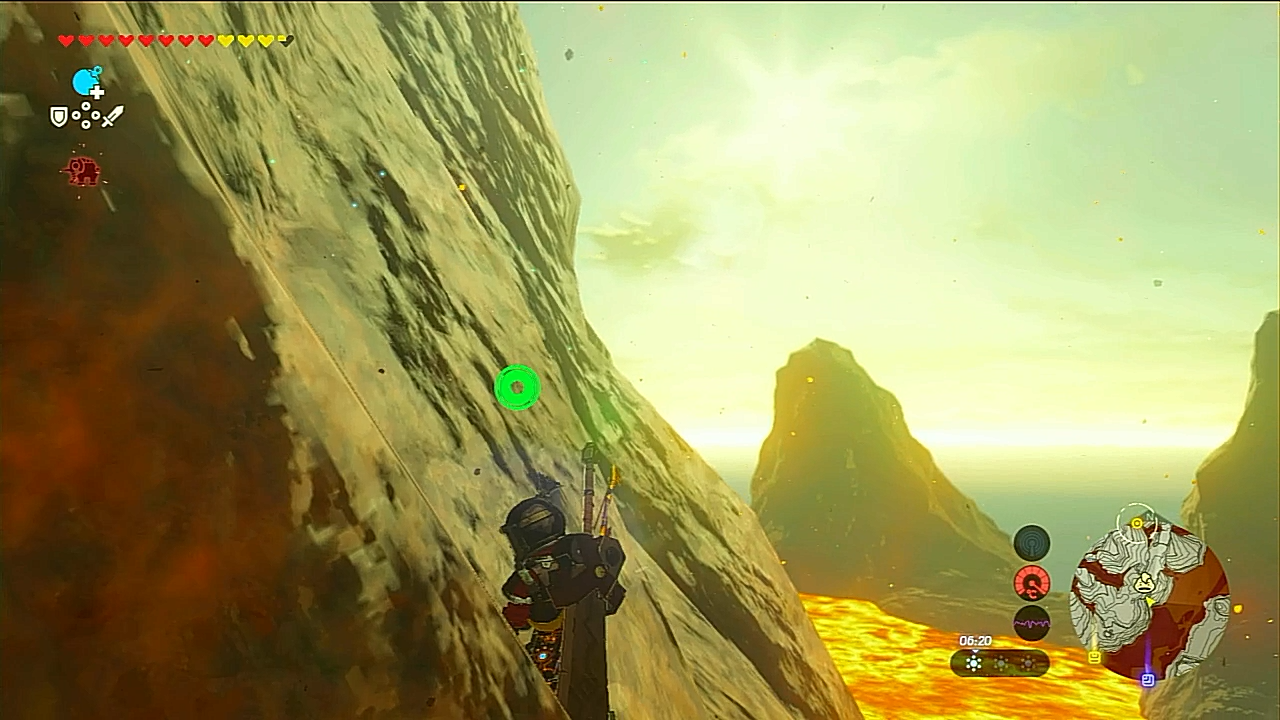Open the circular minimap
This screenshot has width=1280, height=720.
[x=1149, y=600]
